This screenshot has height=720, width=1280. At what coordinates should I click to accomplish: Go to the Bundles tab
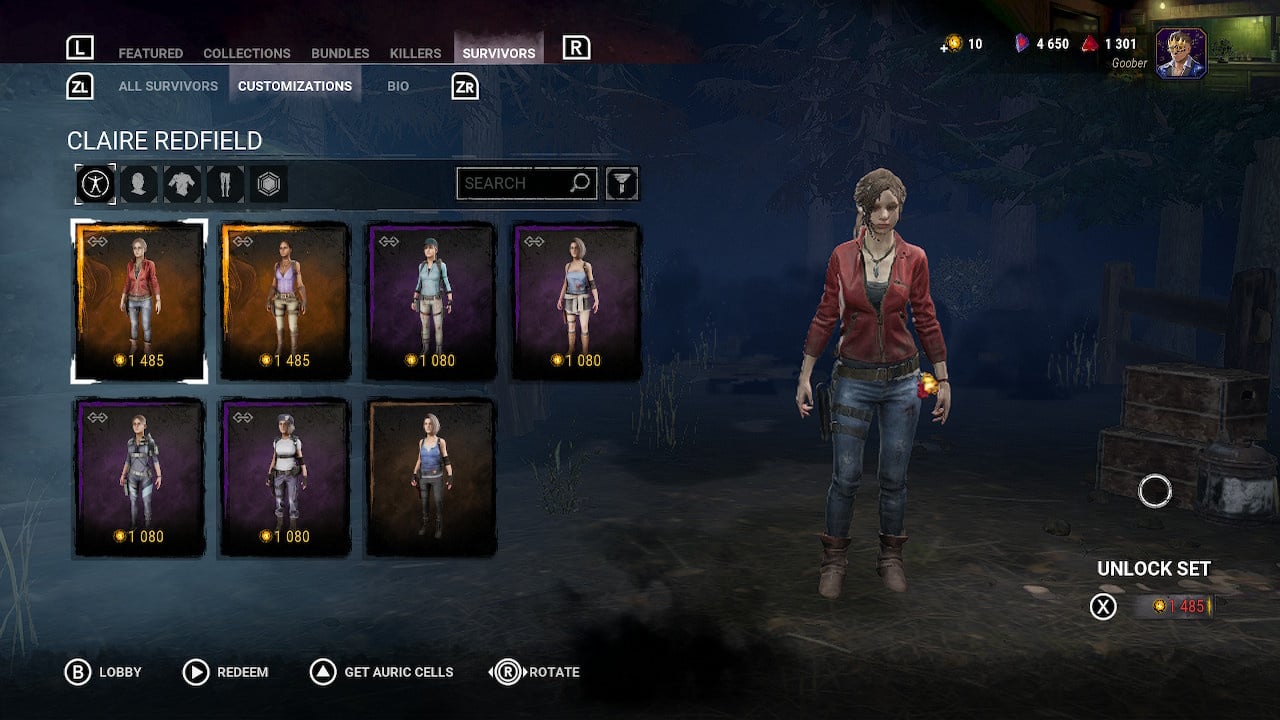tap(340, 53)
